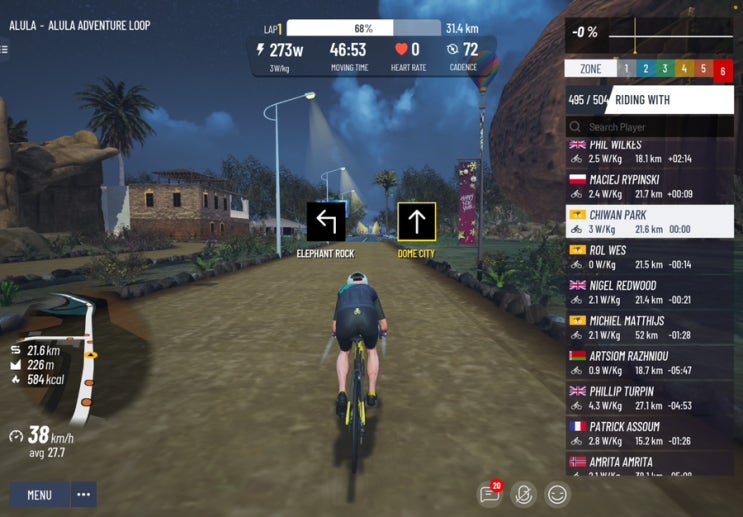Choose Patrick Assoum rider row
The height and width of the screenshot is (517, 743).
(x=650, y=433)
